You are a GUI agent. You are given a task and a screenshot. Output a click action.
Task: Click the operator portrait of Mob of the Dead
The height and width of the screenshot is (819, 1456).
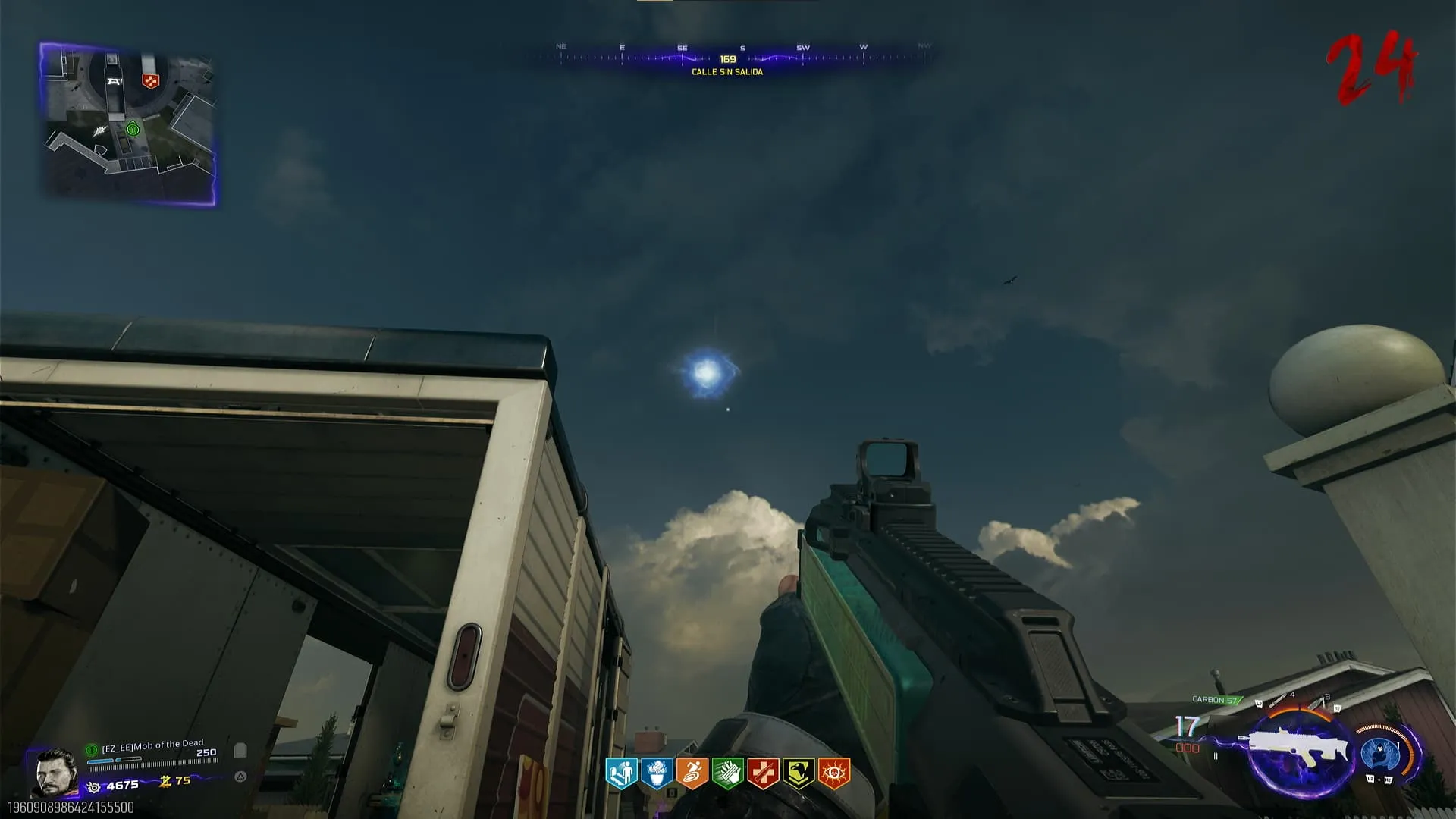pyautogui.click(x=55, y=773)
